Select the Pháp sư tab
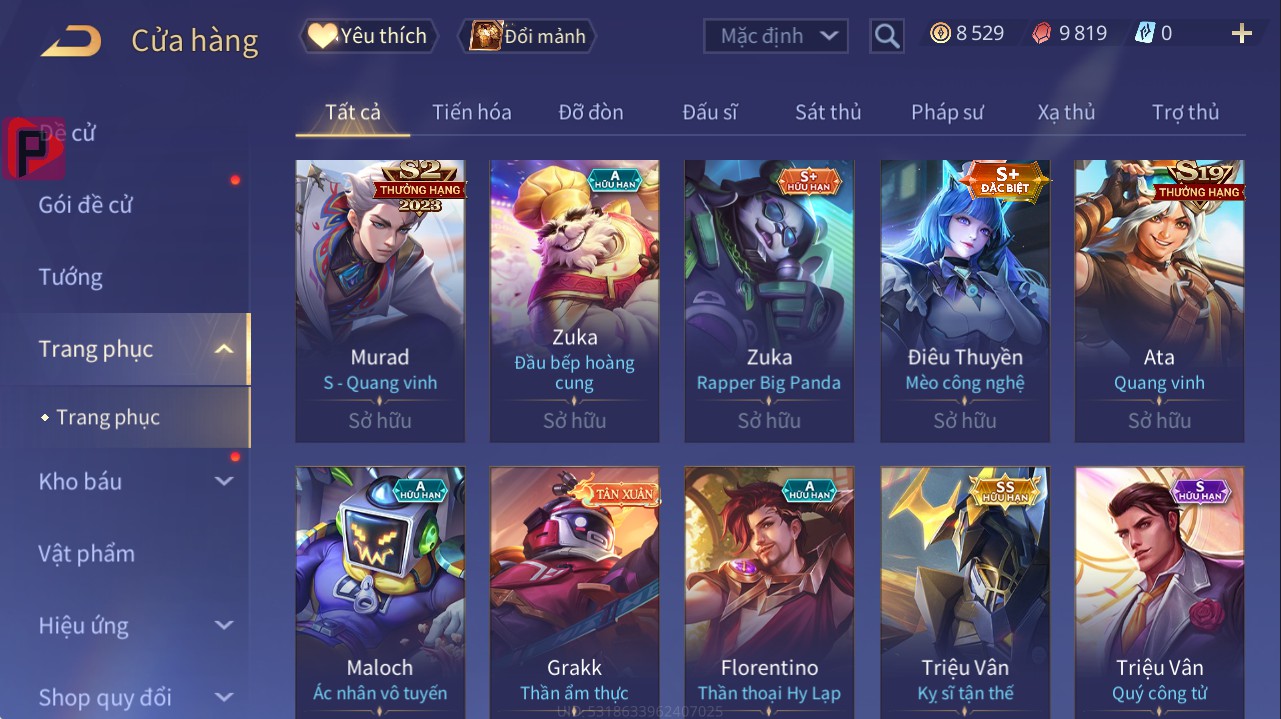The height and width of the screenshot is (719, 1281). [x=947, y=112]
